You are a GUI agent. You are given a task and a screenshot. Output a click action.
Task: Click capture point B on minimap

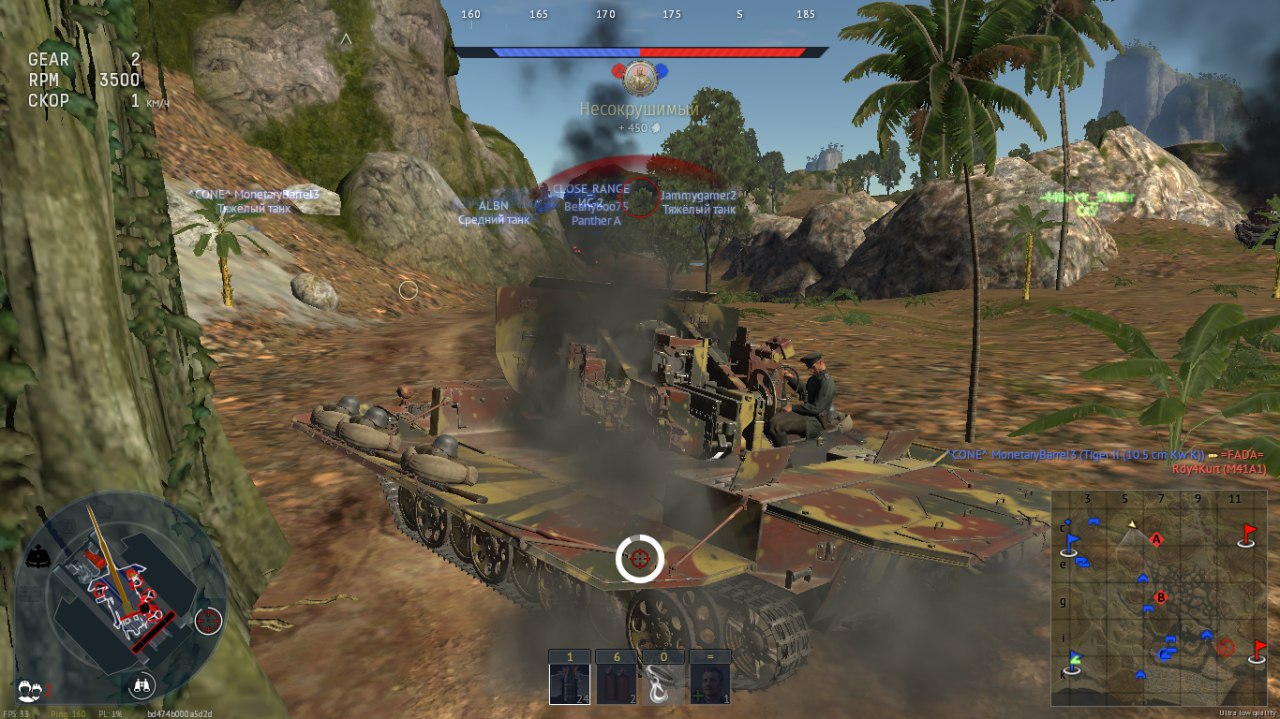click(1161, 598)
